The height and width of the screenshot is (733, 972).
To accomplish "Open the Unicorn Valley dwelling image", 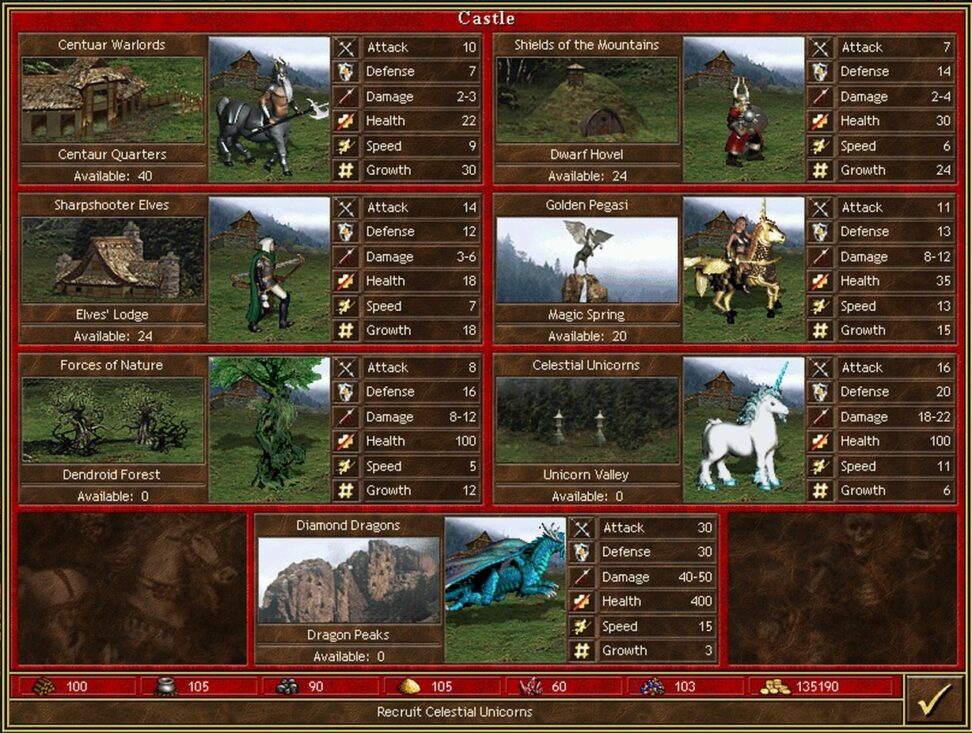I will (587, 419).
